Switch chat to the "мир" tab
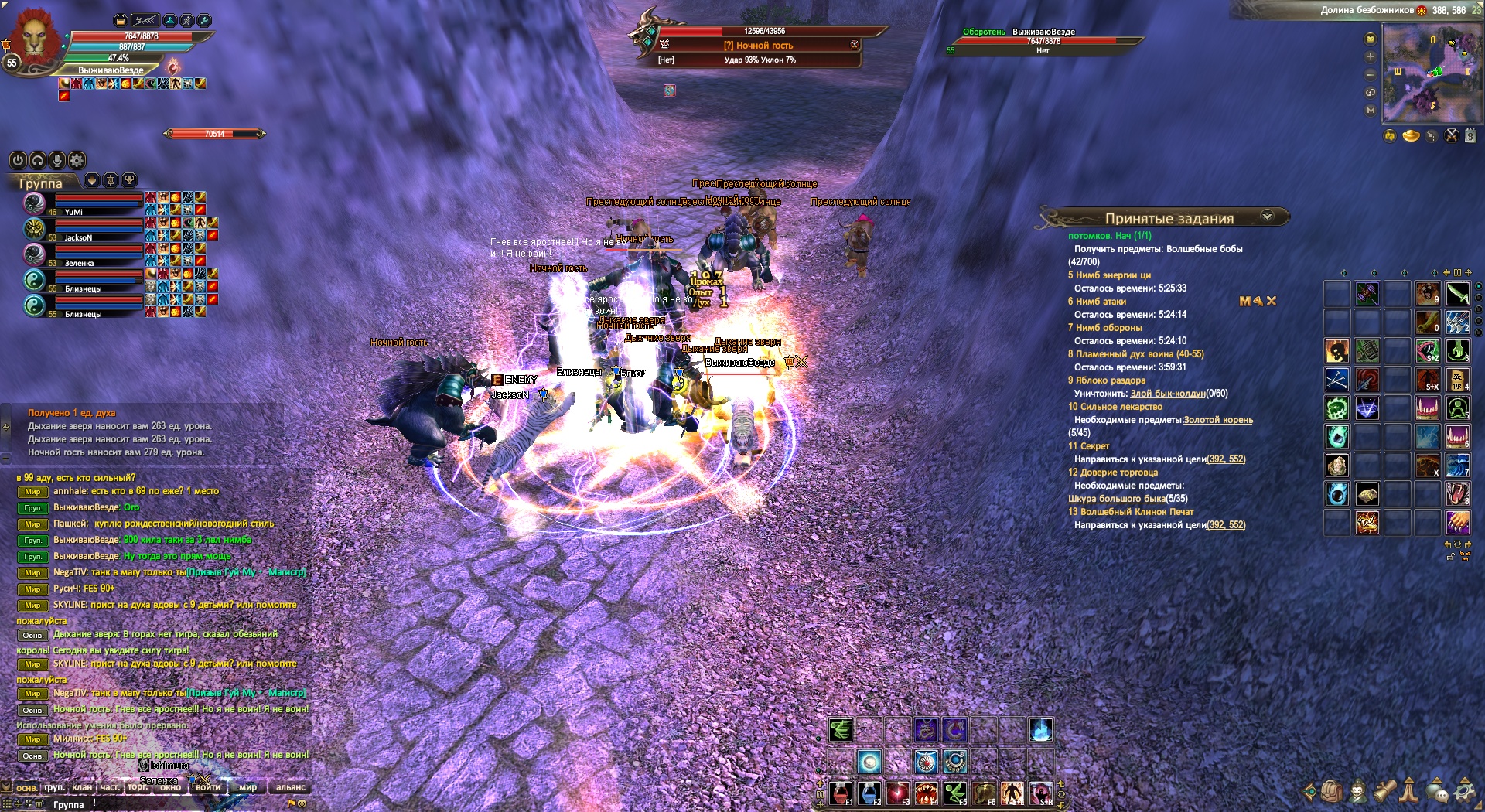 click(x=247, y=787)
